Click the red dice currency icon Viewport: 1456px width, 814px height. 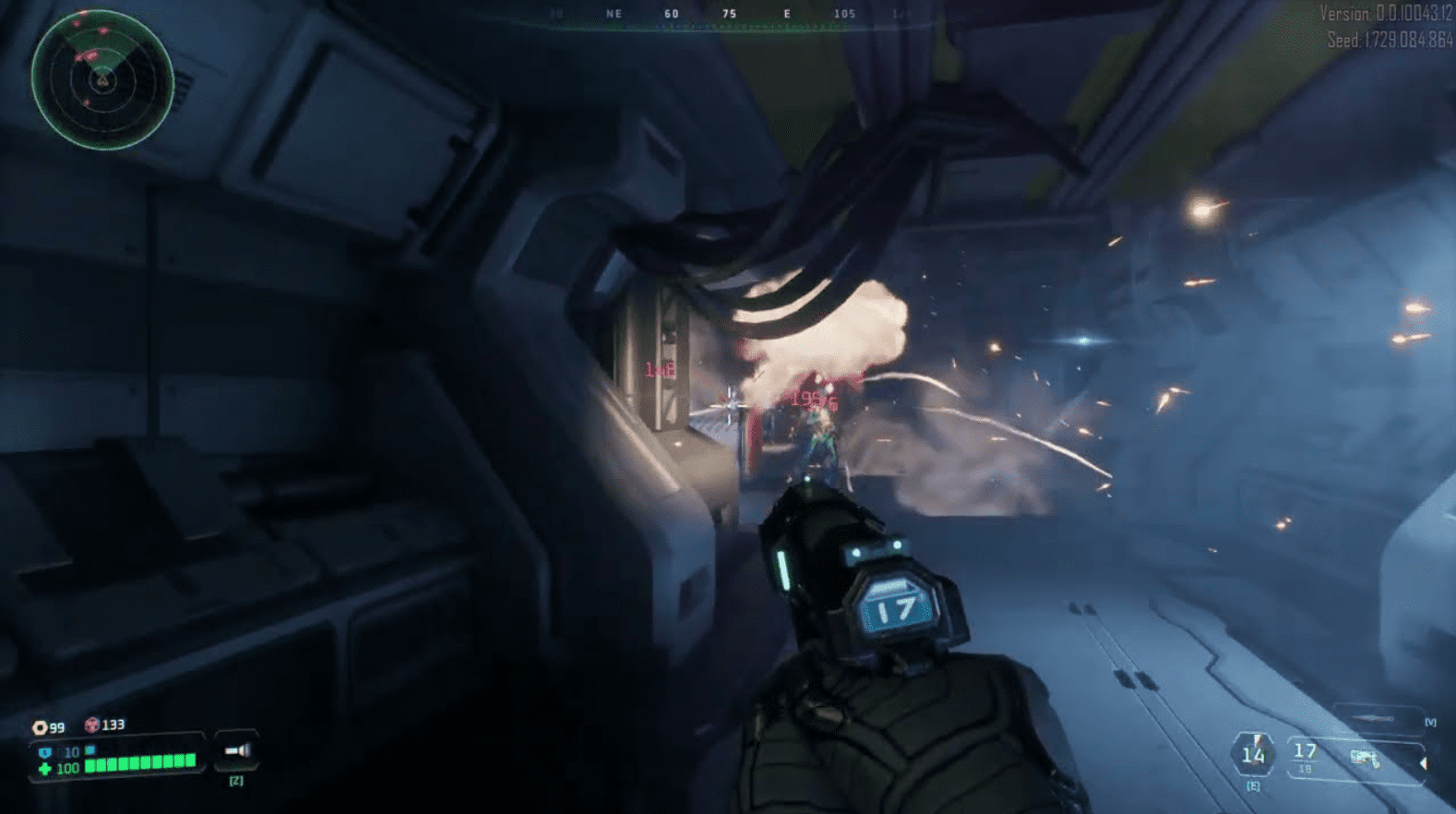91,725
